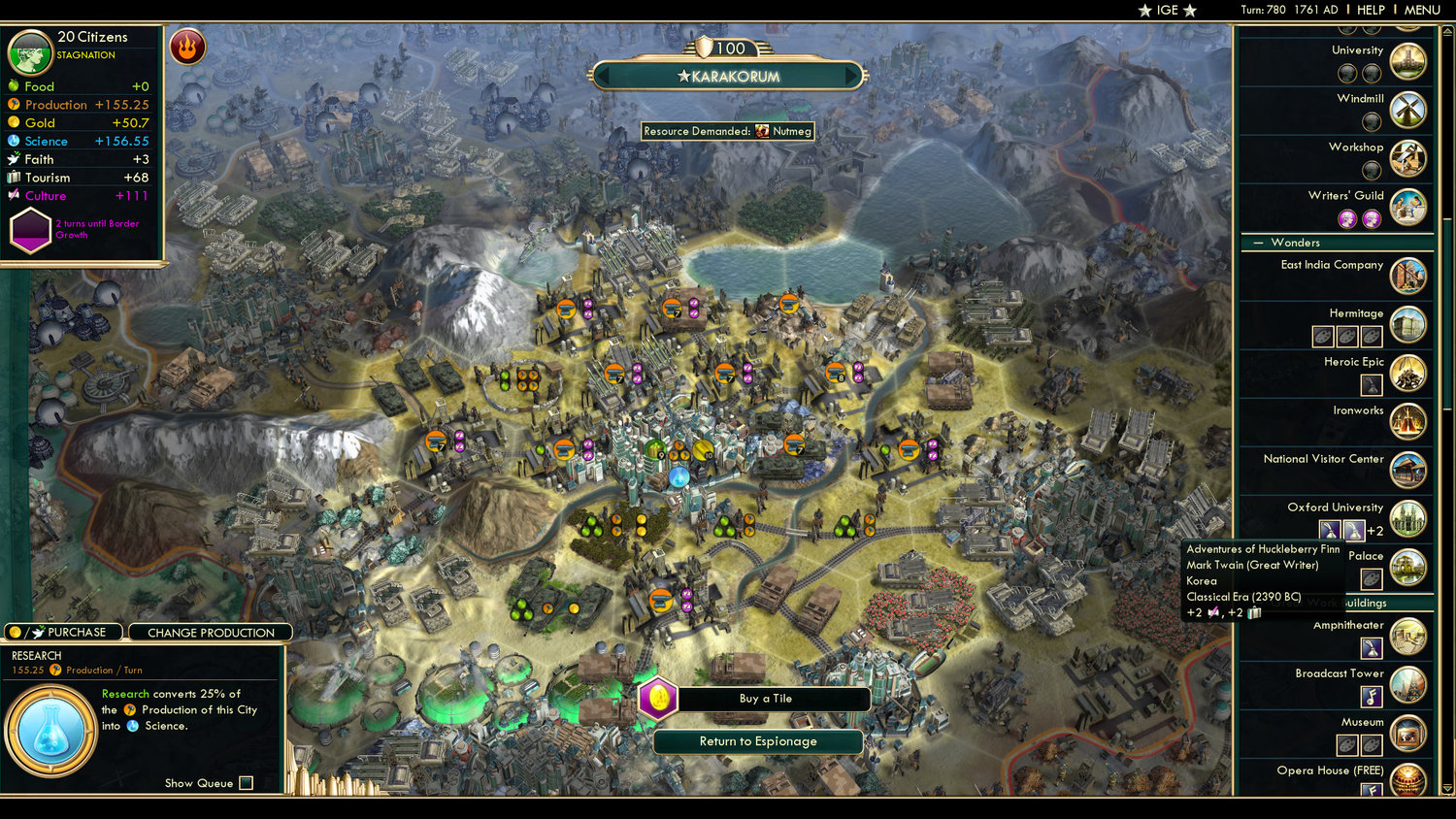Click the CHANGE PRODUCTION button
The height and width of the screenshot is (819, 1456).
pyautogui.click(x=211, y=632)
